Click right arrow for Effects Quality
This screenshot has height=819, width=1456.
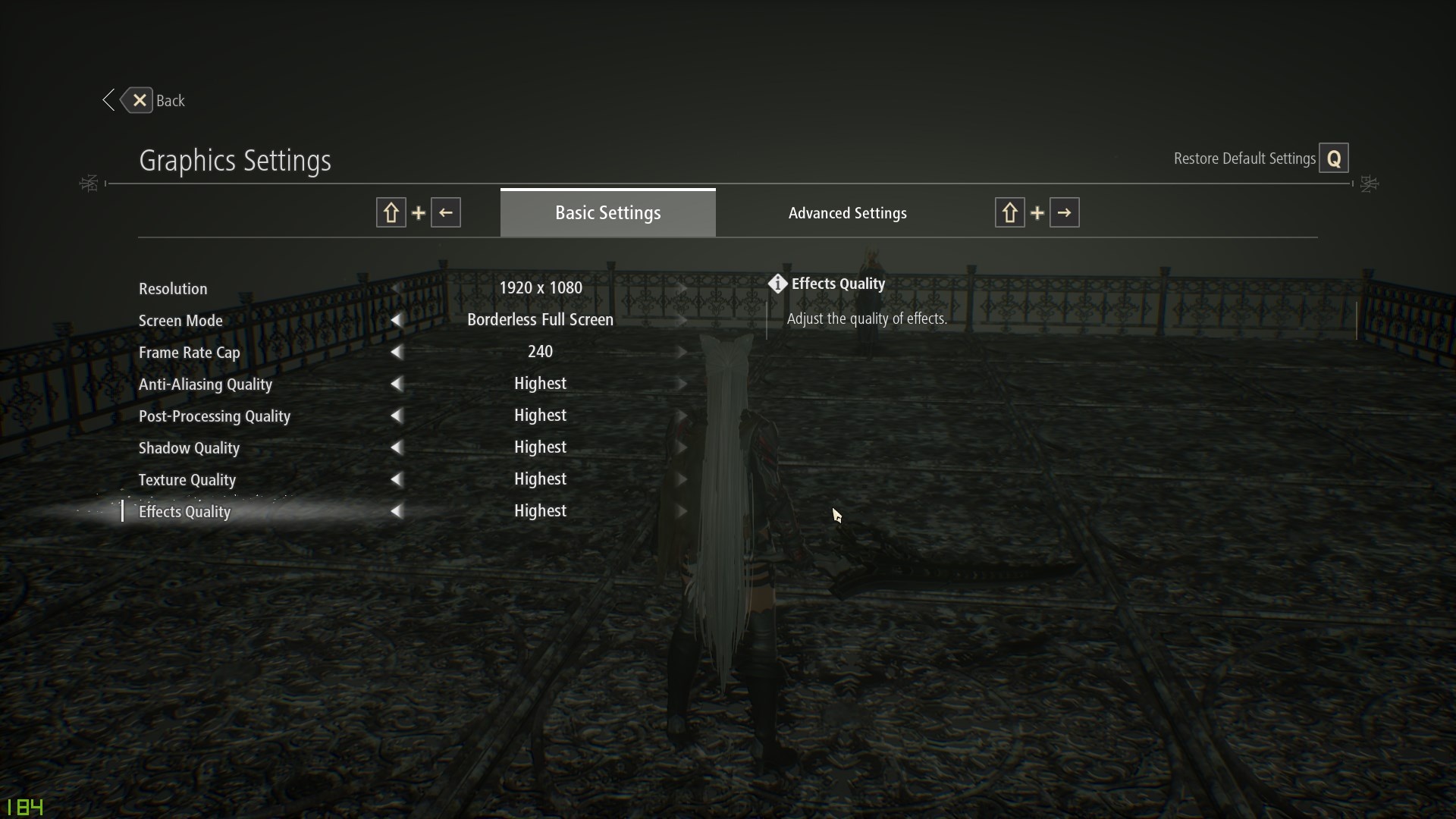682,512
